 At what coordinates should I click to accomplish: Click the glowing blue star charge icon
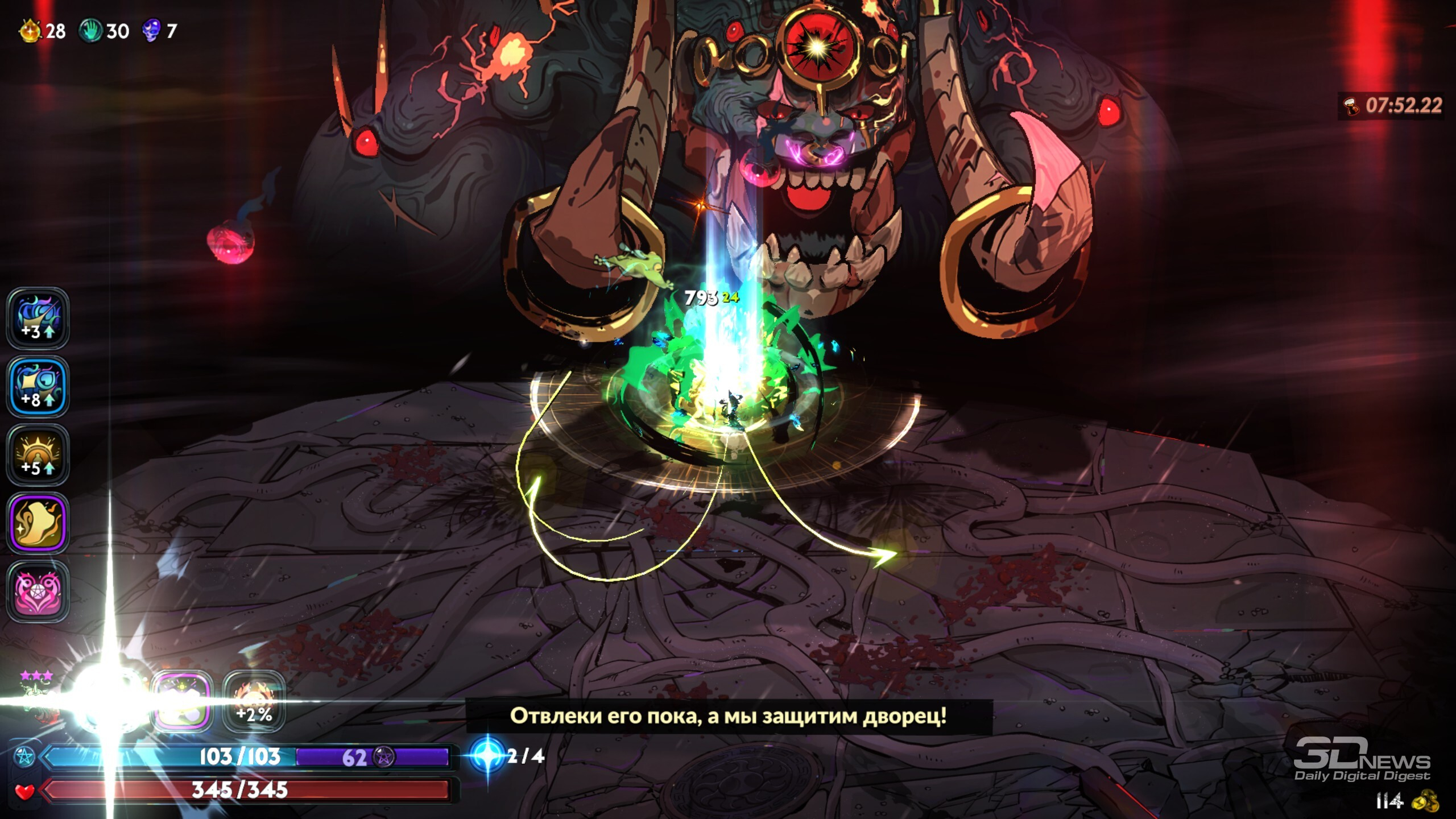coord(487,755)
